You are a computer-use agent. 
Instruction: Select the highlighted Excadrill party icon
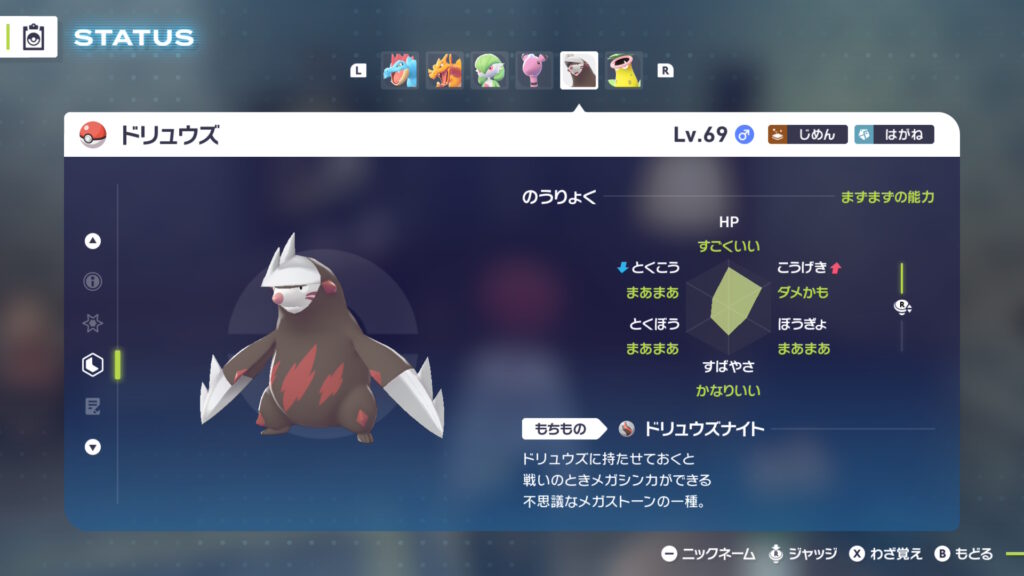point(579,71)
